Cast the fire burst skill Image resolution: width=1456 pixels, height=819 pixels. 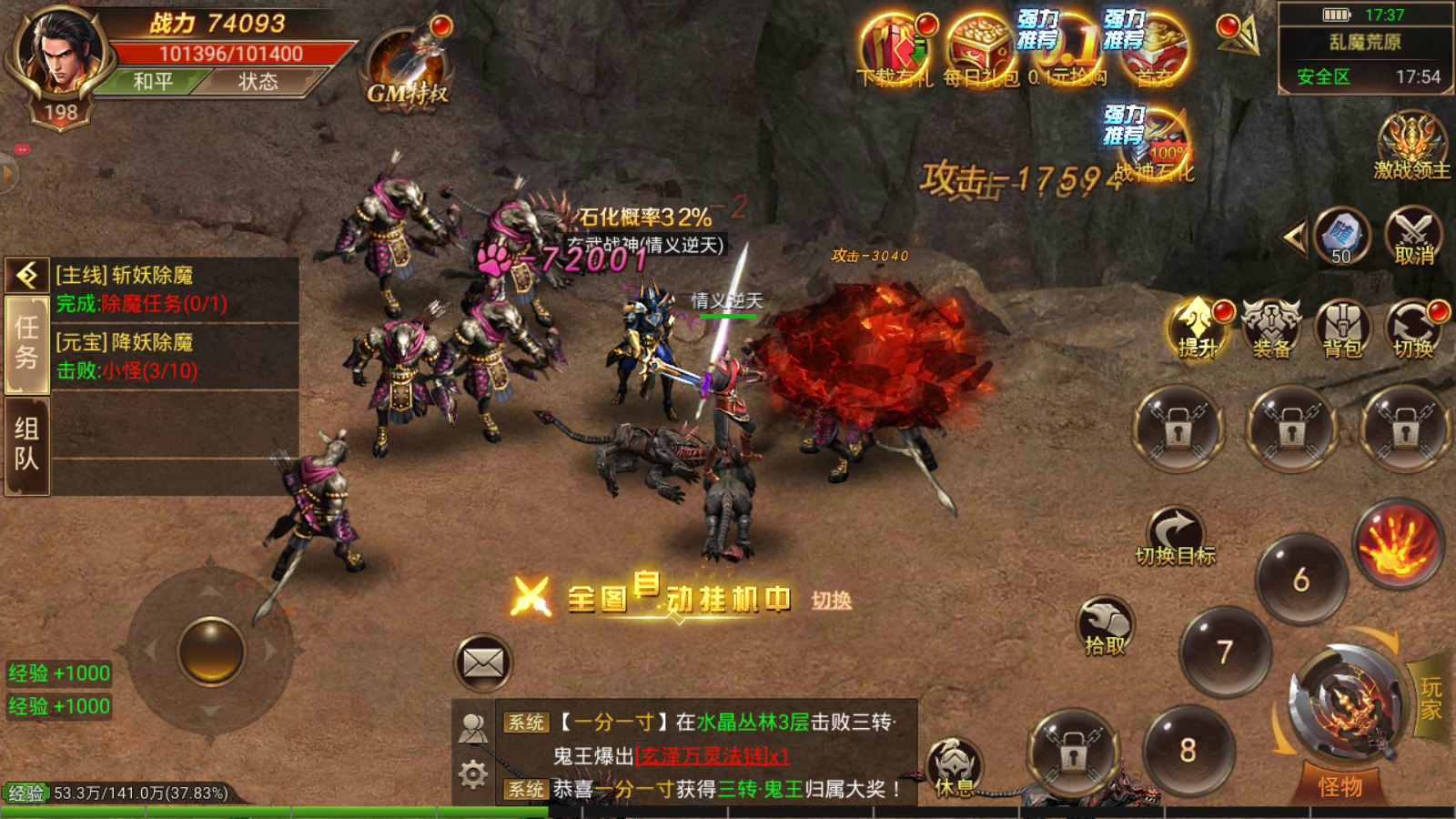1398,544
